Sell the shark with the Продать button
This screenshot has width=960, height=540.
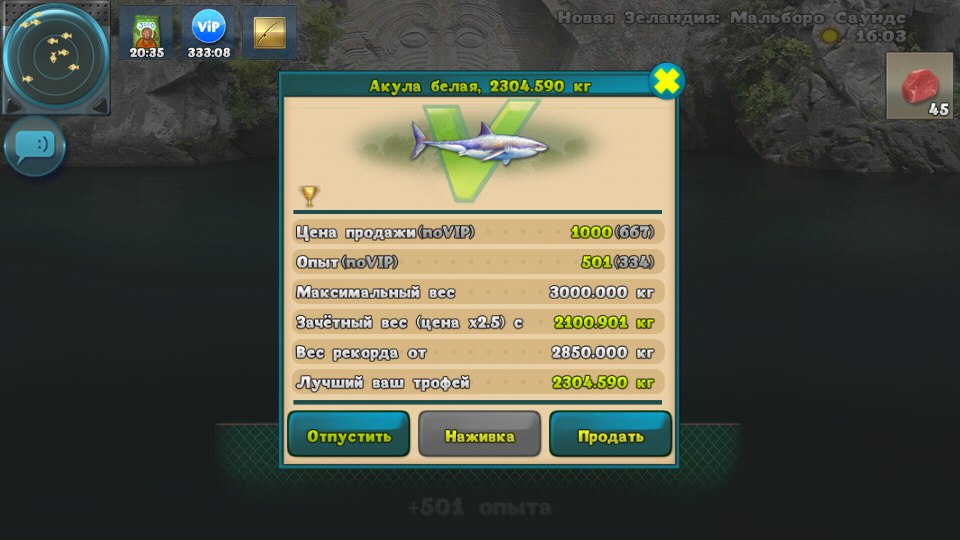pyautogui.click(x=610, y=436)
